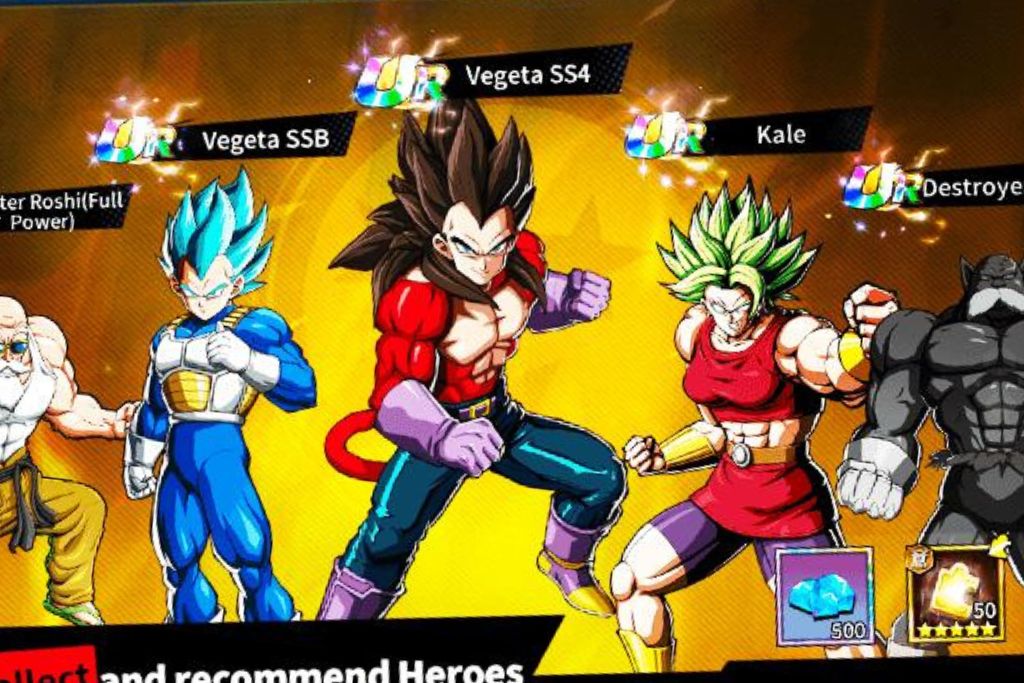Click the blue crystal 500 reward icon
This screenshot has width=1024, height=683.
coord(825,597)
